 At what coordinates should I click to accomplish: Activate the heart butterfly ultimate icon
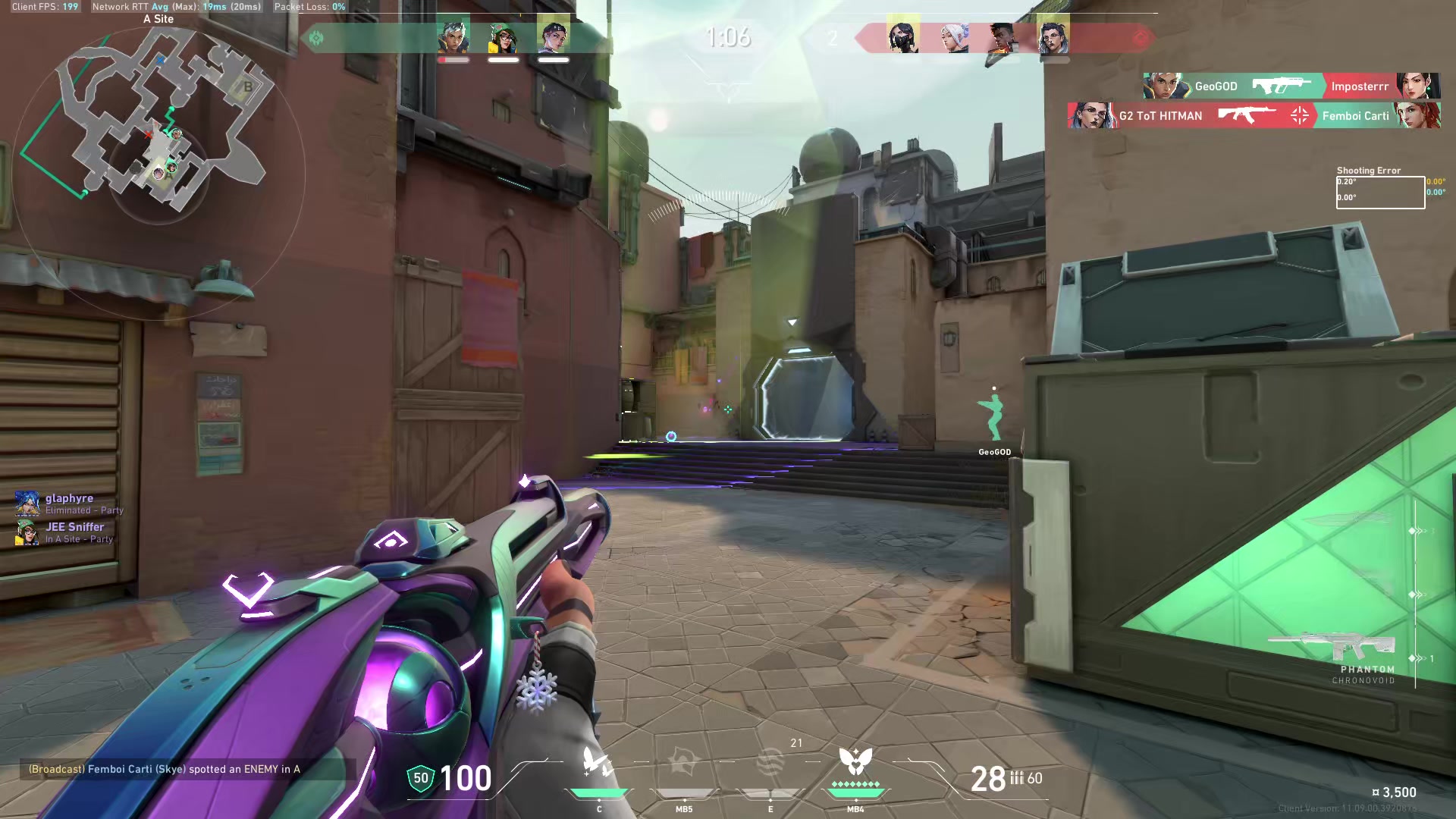[x=855, y=761]
